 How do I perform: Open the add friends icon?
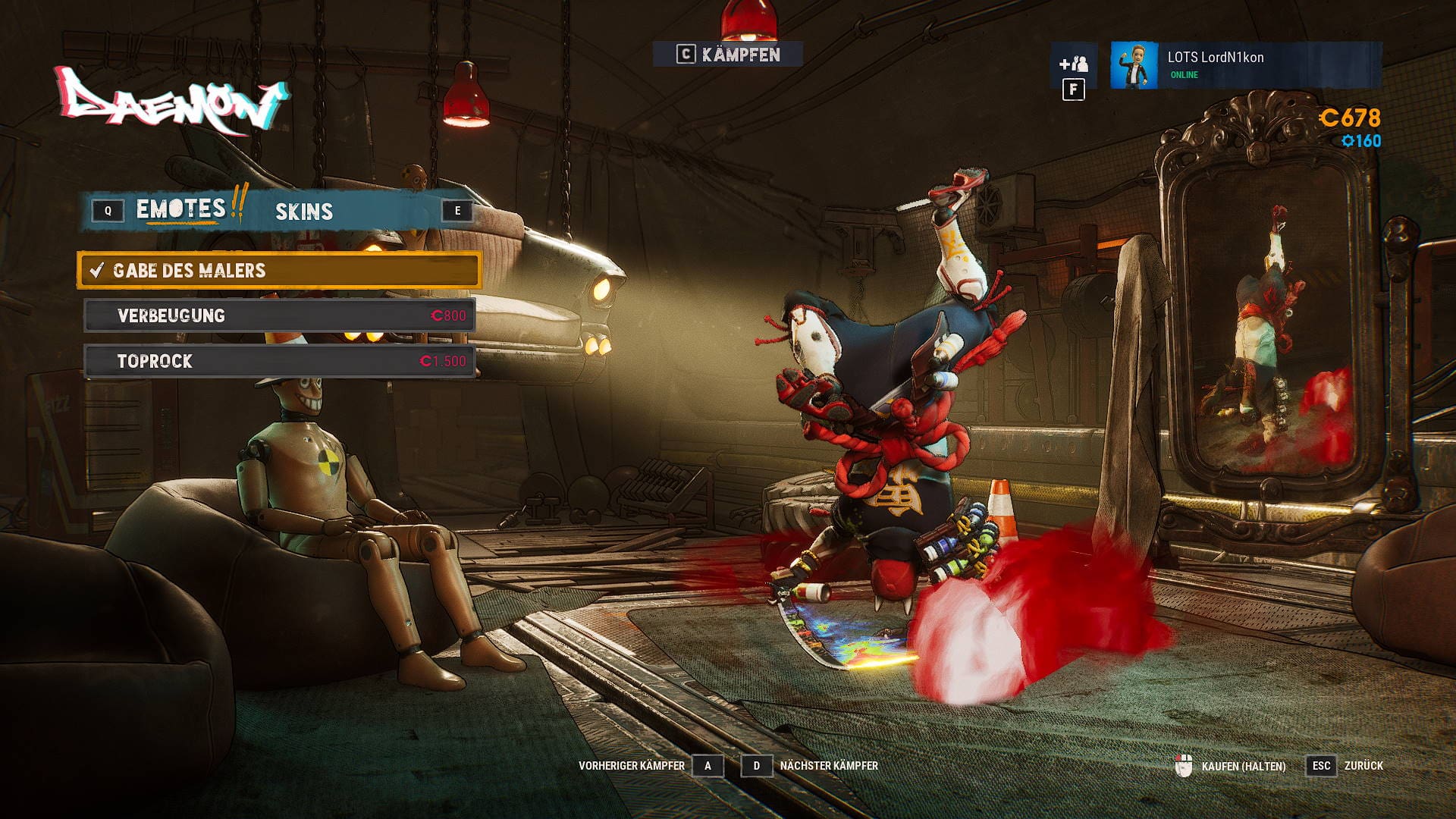coord(1073,64)
